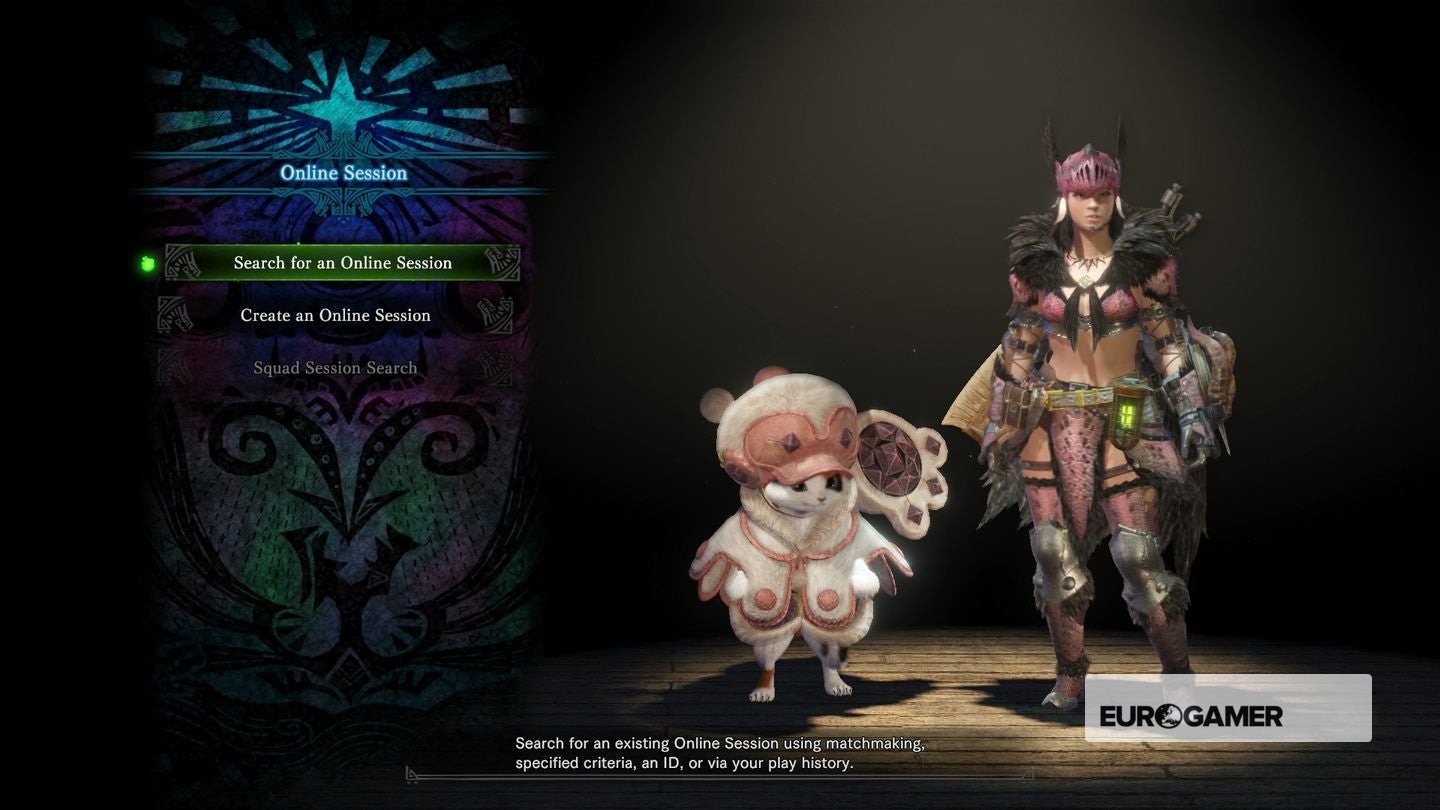The image size is (1440, 810).
Task: Click the green cursor indicator icon
Action: [147, 262]
